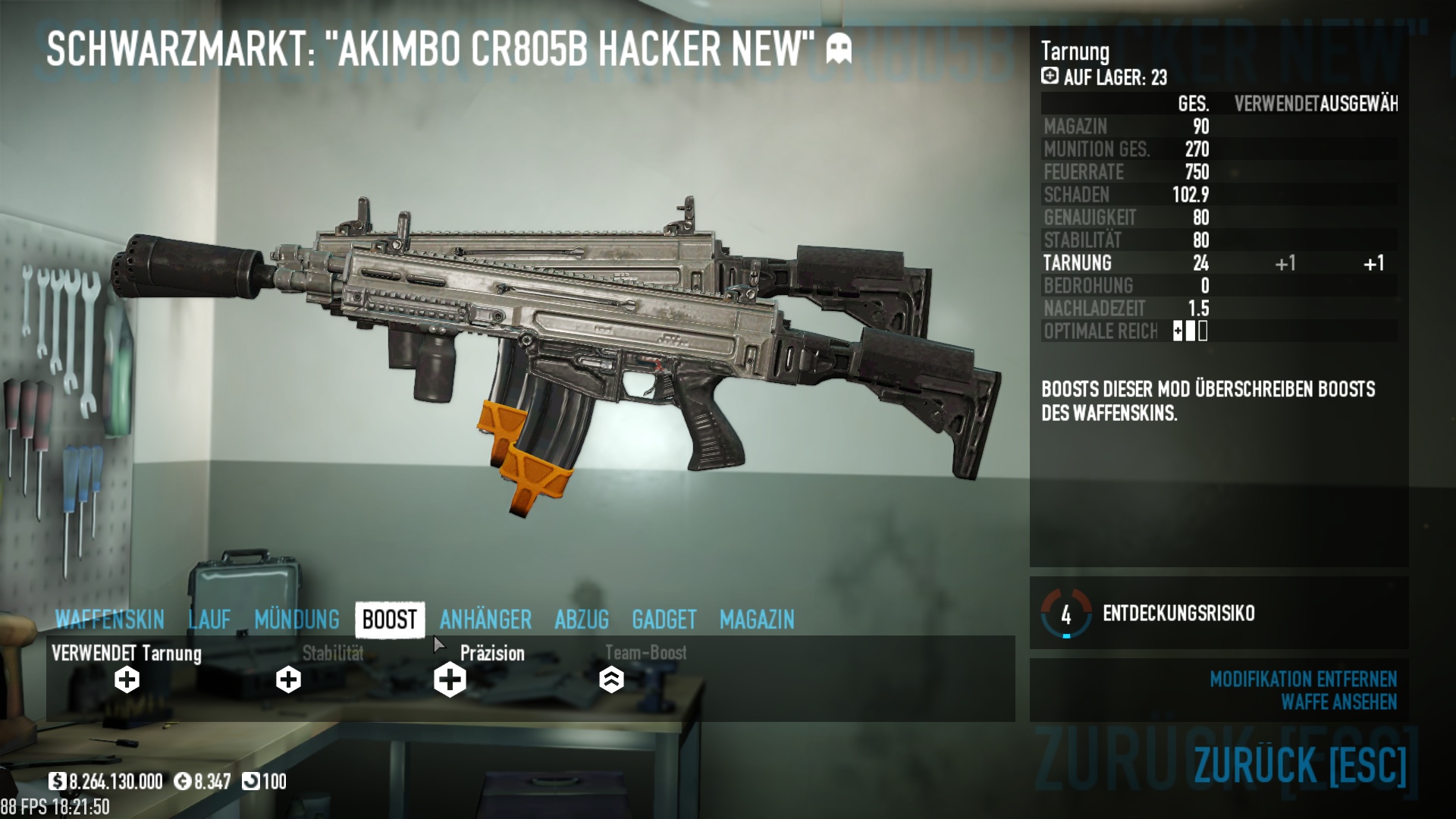Choose the Magazin tab

pyautogui.click(x=757, y=620)
